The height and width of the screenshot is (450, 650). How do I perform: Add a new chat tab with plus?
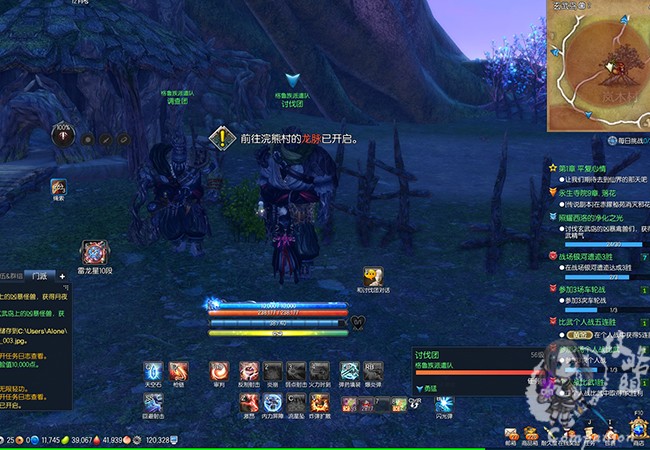[x=62, y=274]
